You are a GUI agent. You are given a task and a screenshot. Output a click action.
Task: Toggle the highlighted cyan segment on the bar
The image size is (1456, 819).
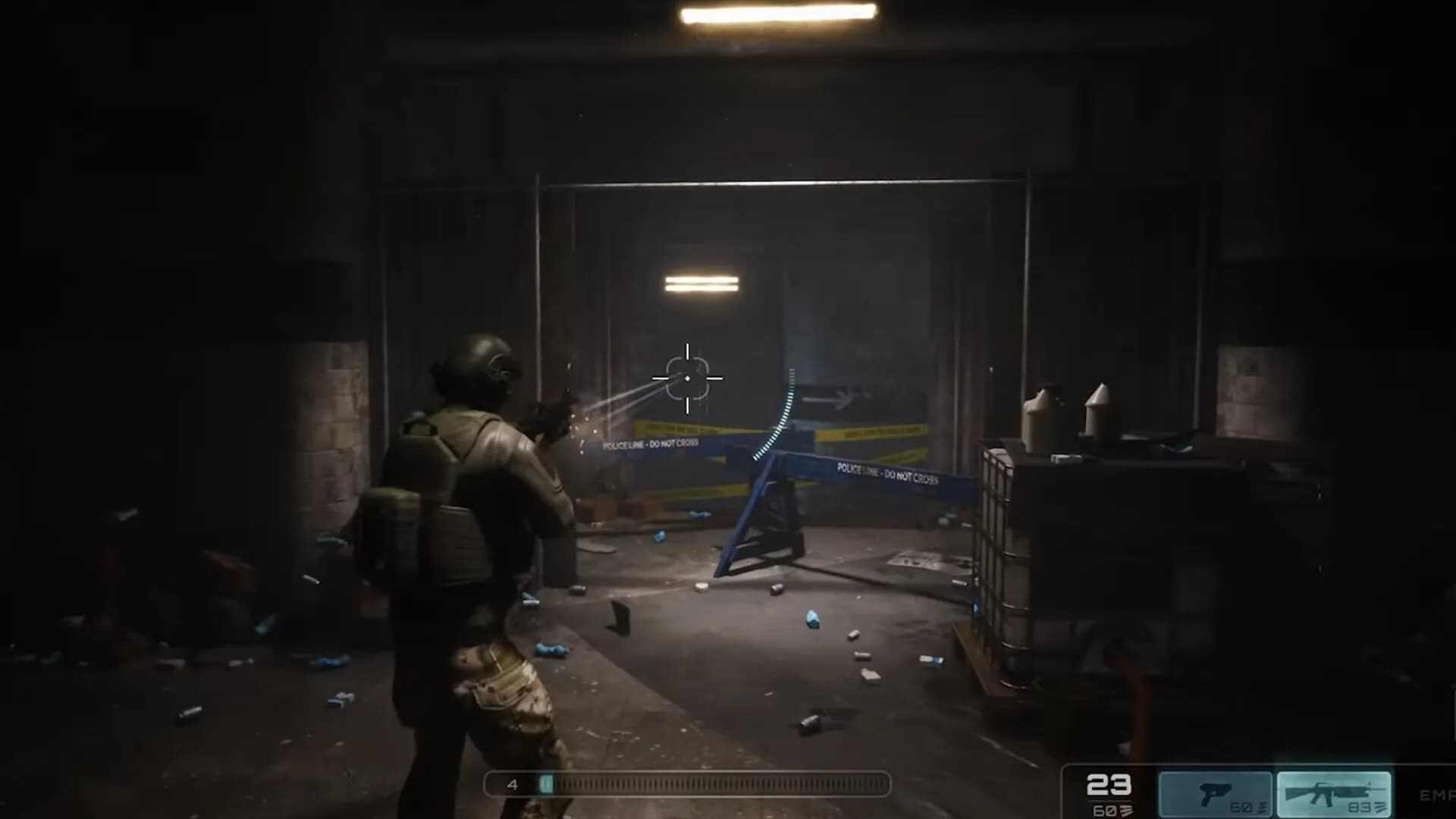pos(546,784)
